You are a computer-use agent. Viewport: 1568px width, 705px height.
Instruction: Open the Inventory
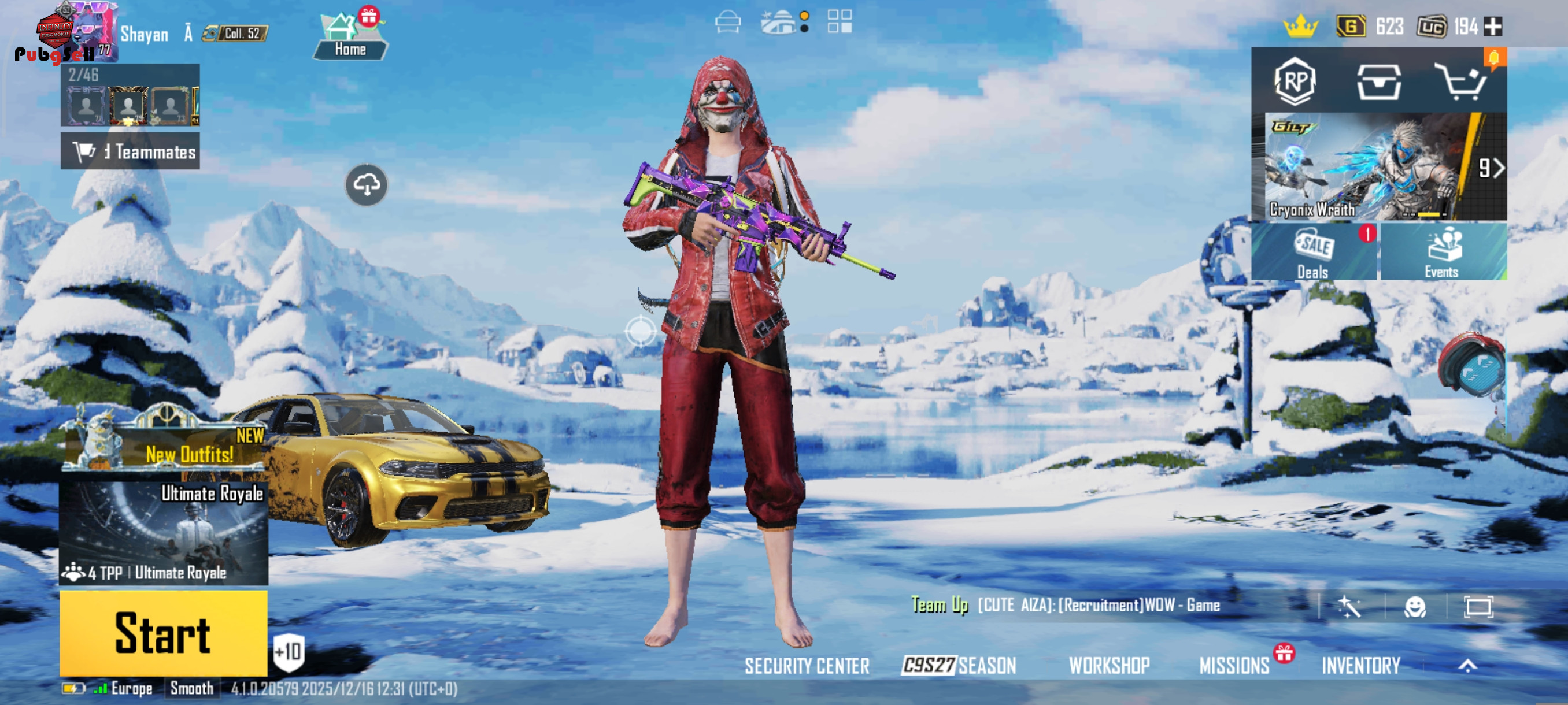coord(1360,666)
